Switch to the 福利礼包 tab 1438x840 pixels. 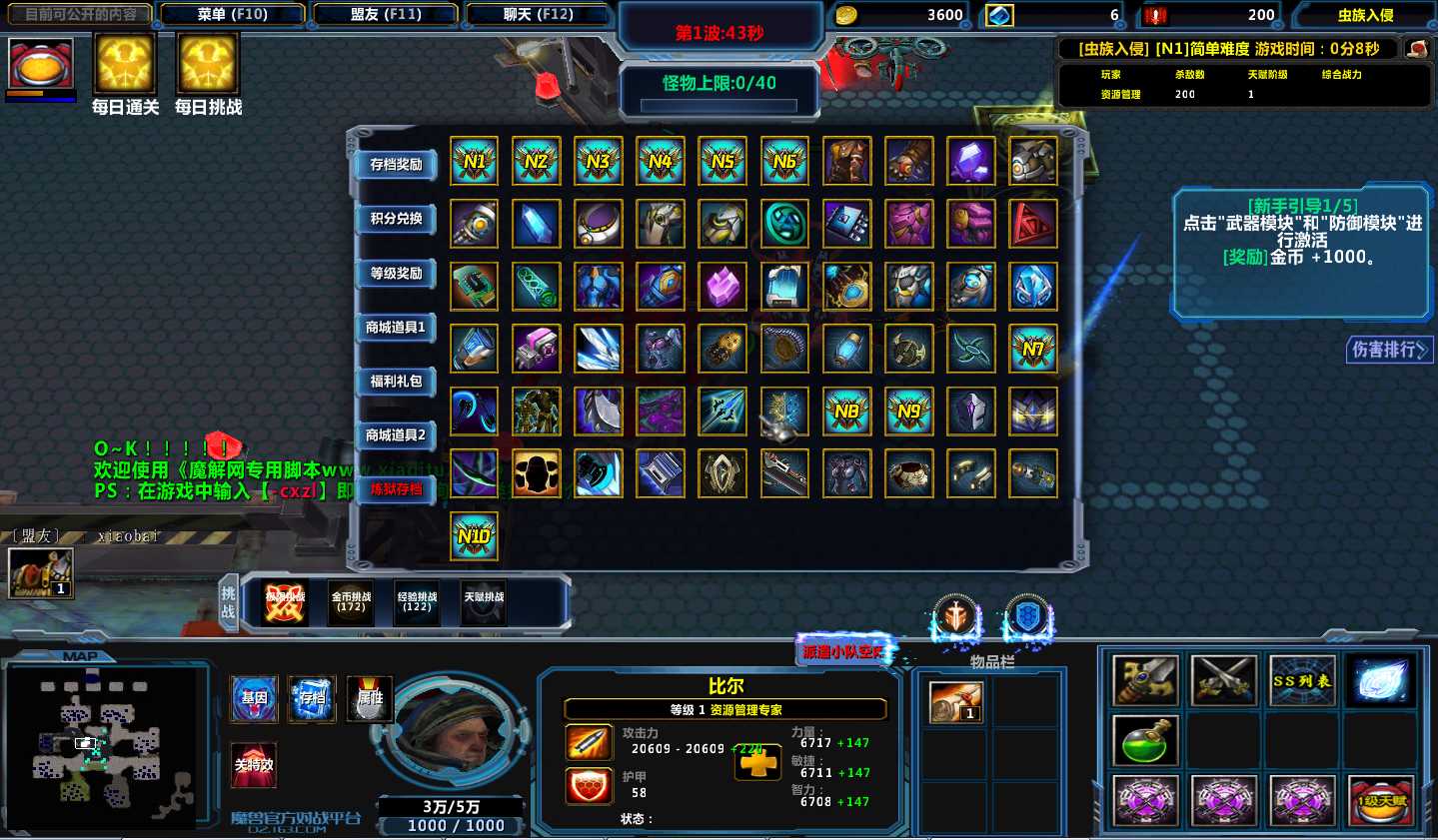(396, 382)
